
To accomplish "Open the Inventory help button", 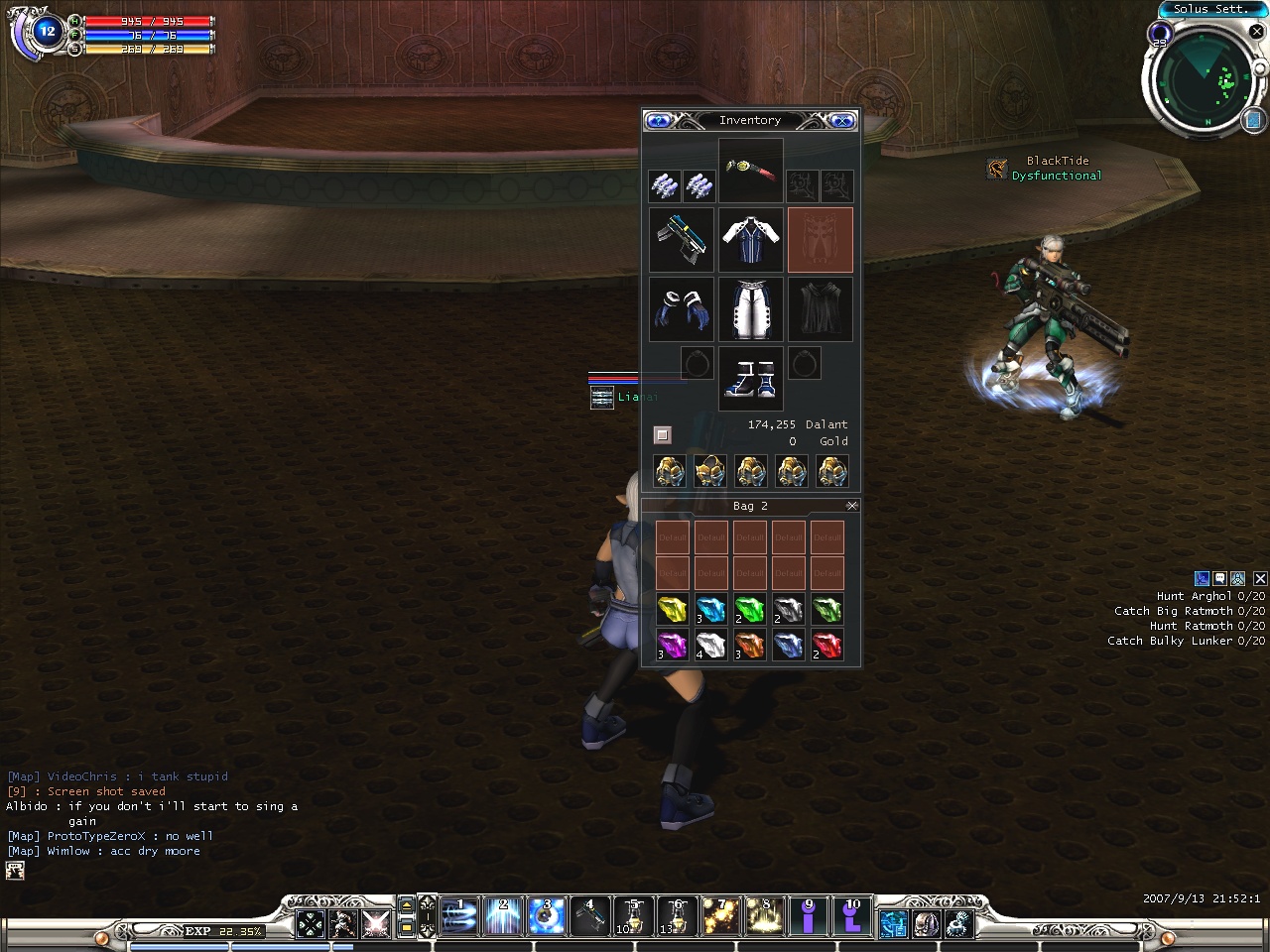I will point(658,121).
